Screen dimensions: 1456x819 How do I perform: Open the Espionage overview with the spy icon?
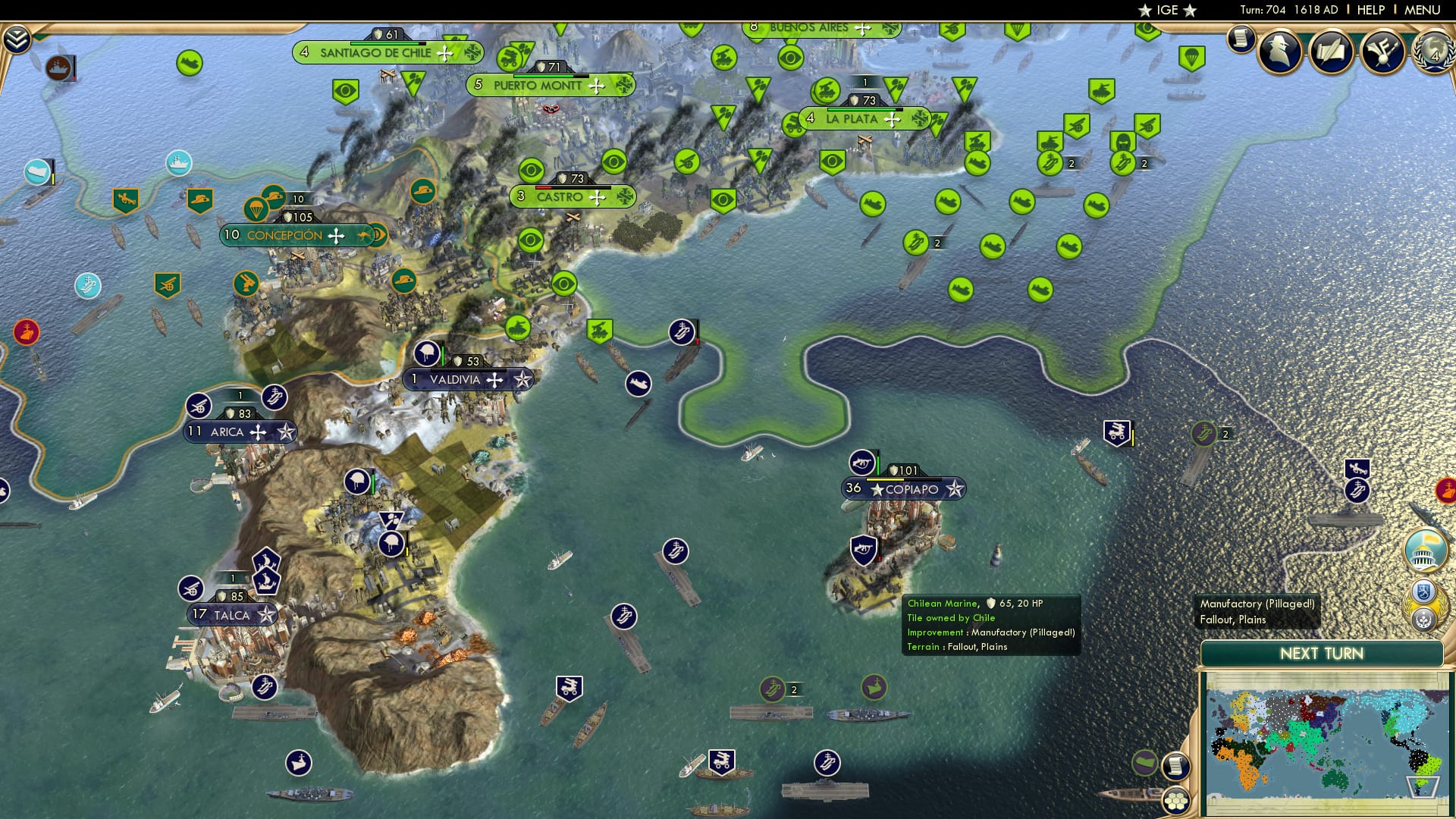pos(1280,52)
